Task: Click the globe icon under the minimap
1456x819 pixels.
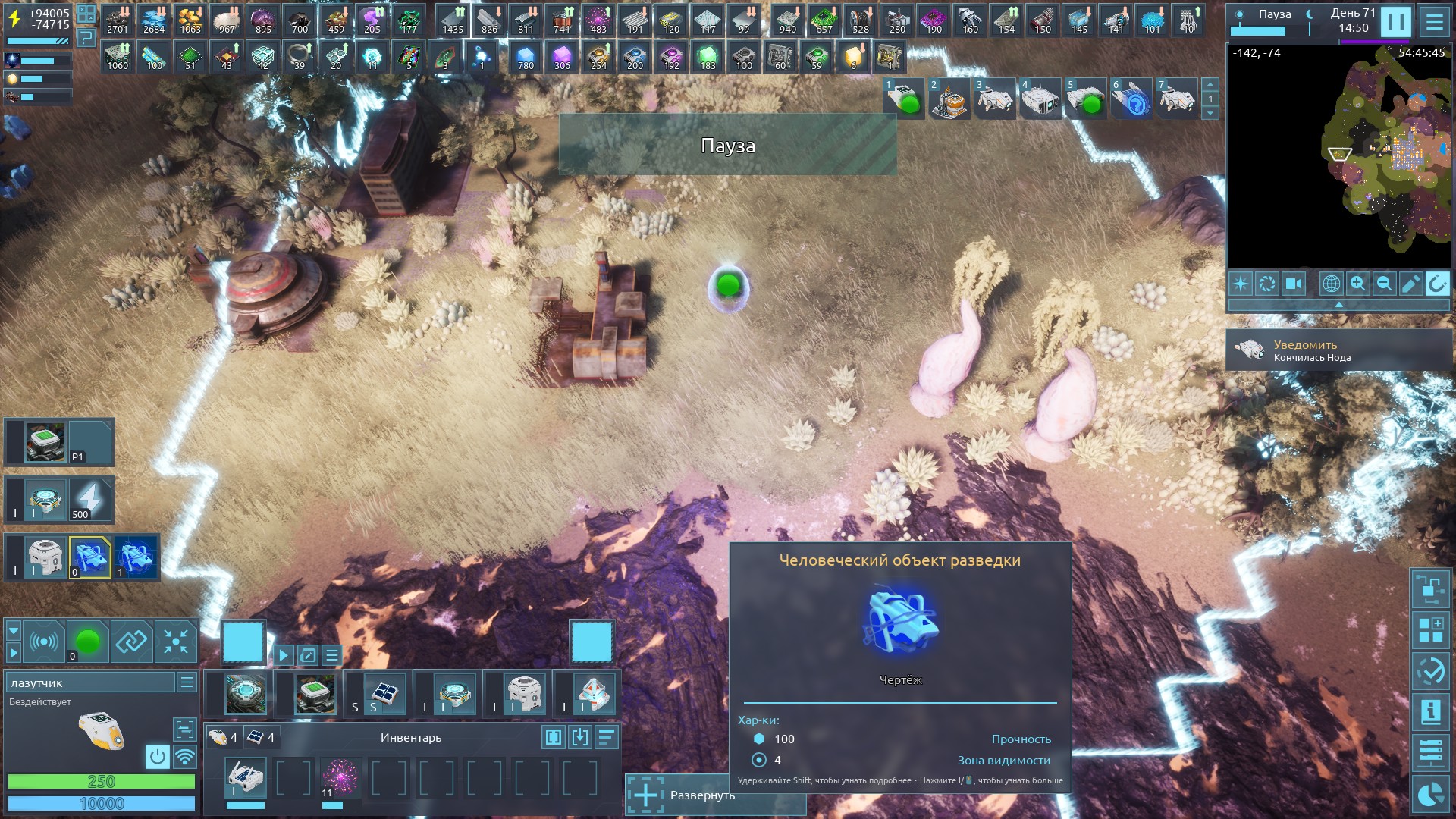Action: click(1331, 284)
